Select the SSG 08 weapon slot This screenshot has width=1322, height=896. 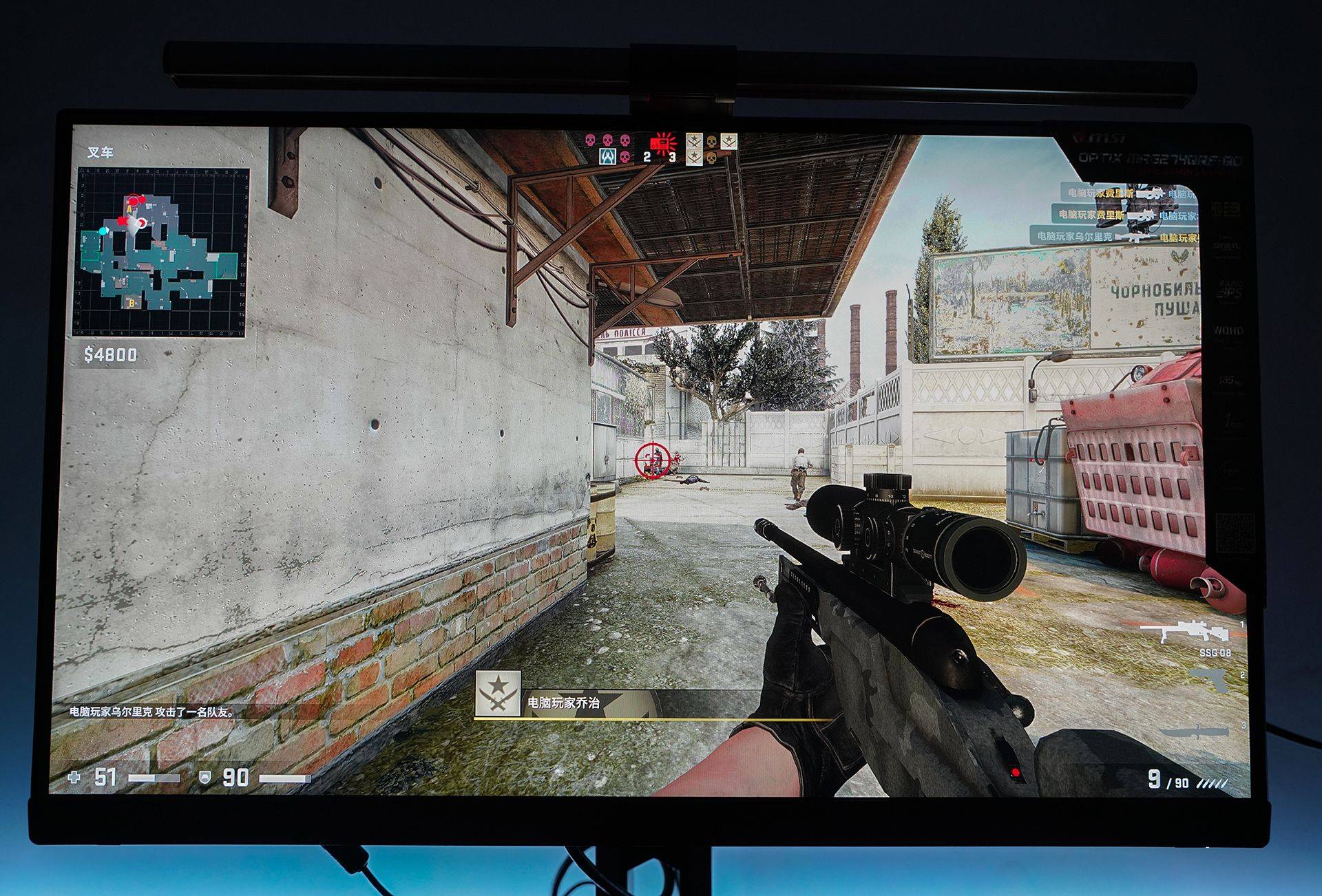pyautogui.click(x=1184, y=633)
